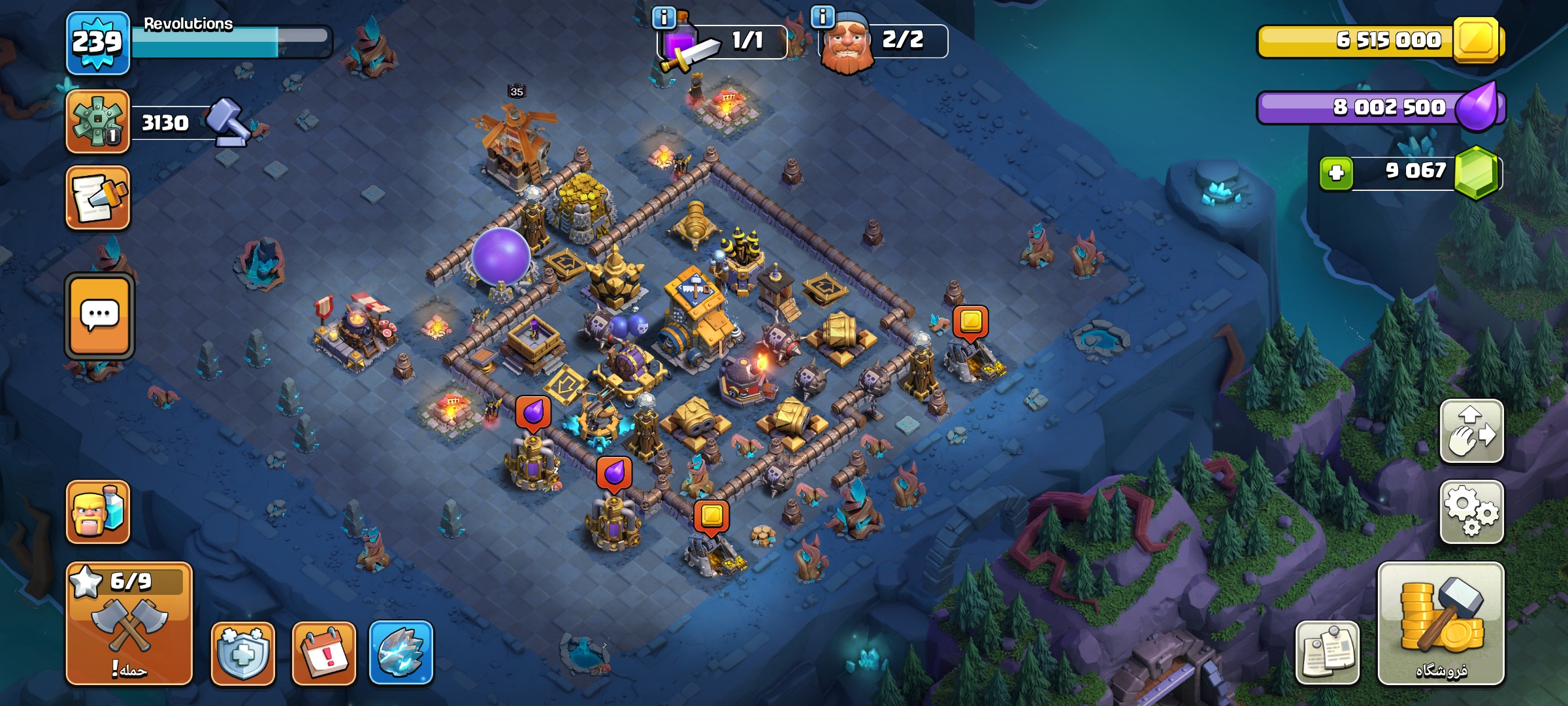Open the scroll and pencil log button

(x=98, y=197)
